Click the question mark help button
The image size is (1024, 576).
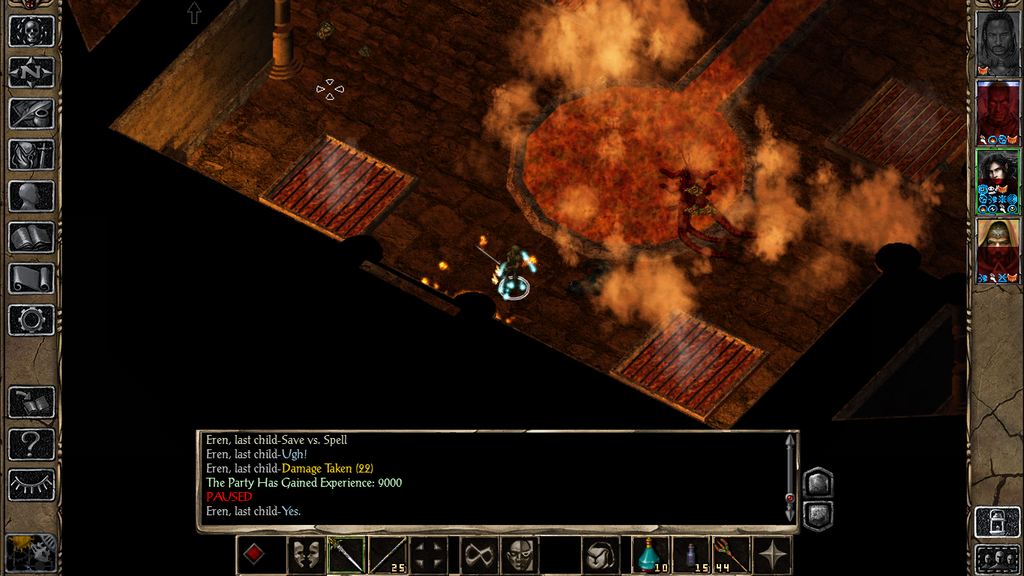[x=31, y=443]
